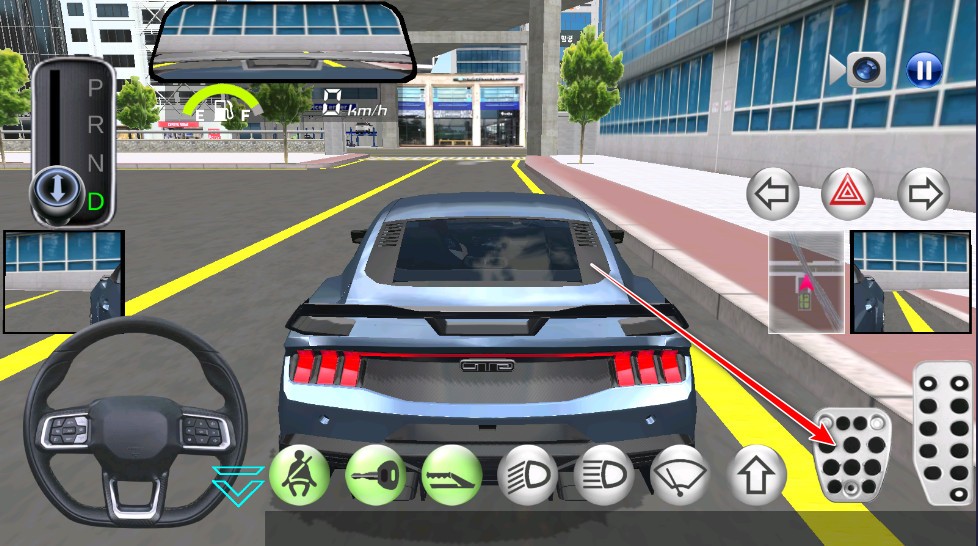Activate the left turn signal arrow
This screenshot has width=978, height=546.
(x=773, y=194)
